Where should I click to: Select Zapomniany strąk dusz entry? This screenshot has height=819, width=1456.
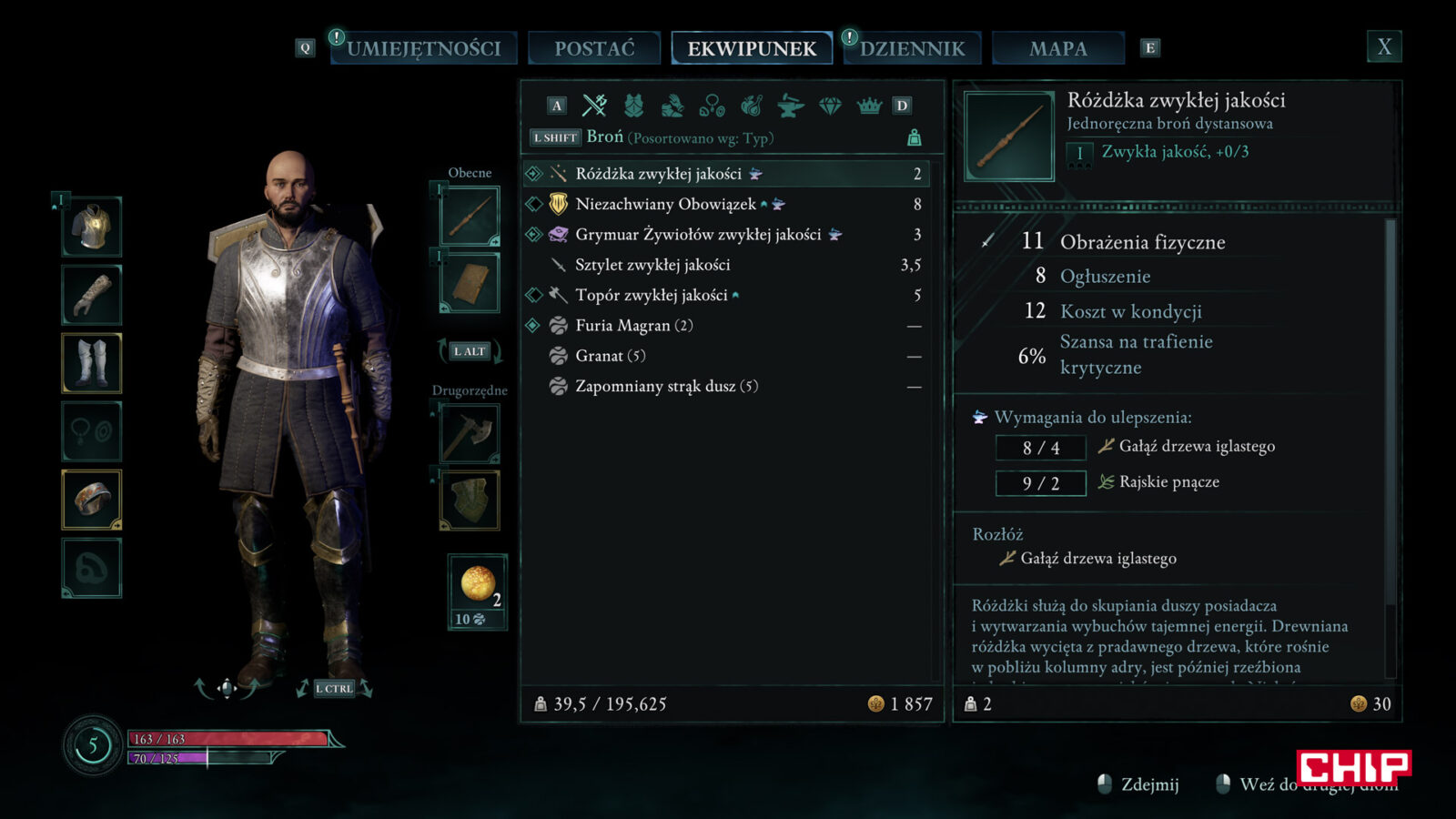pyautogui.click(x=666, y=386)
